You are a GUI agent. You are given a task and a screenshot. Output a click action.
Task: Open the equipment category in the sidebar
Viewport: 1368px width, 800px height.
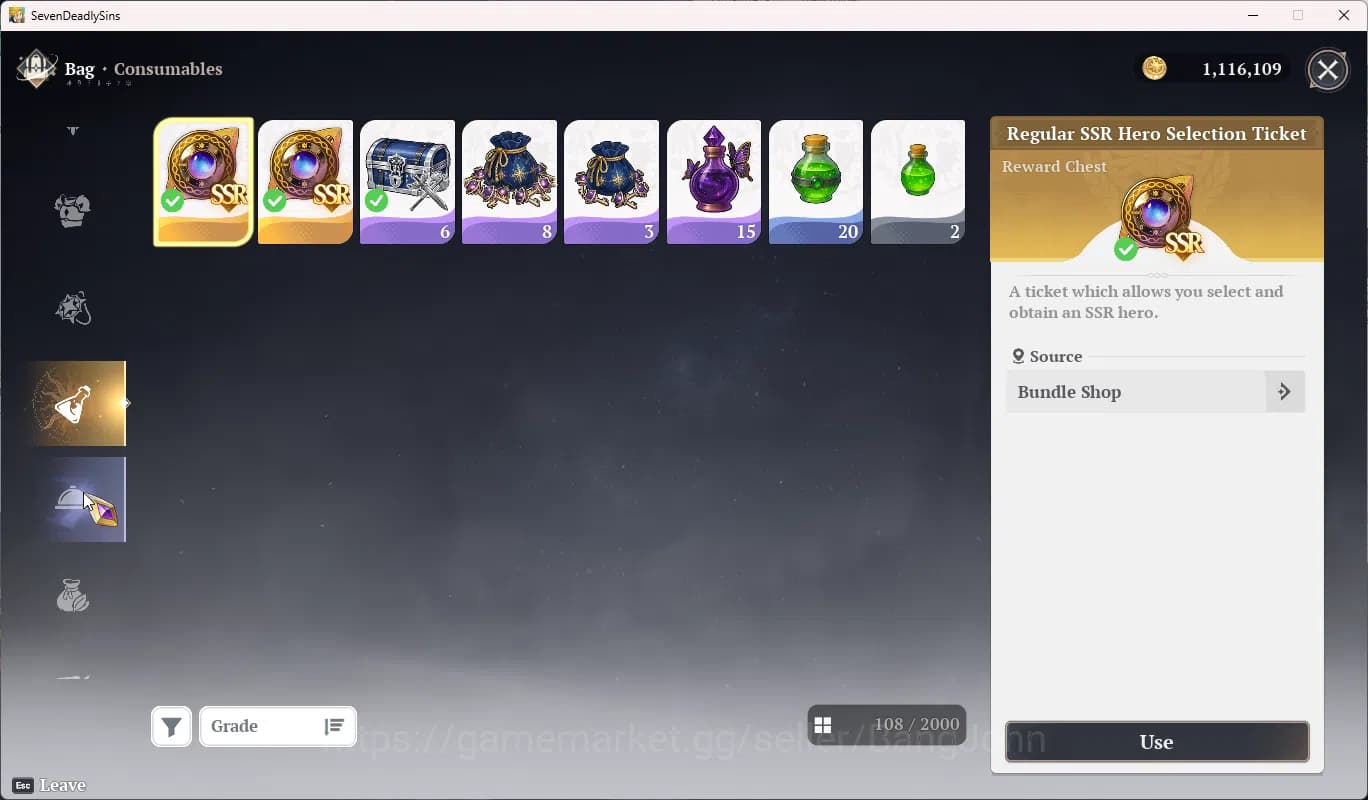(x=72, y=210)
